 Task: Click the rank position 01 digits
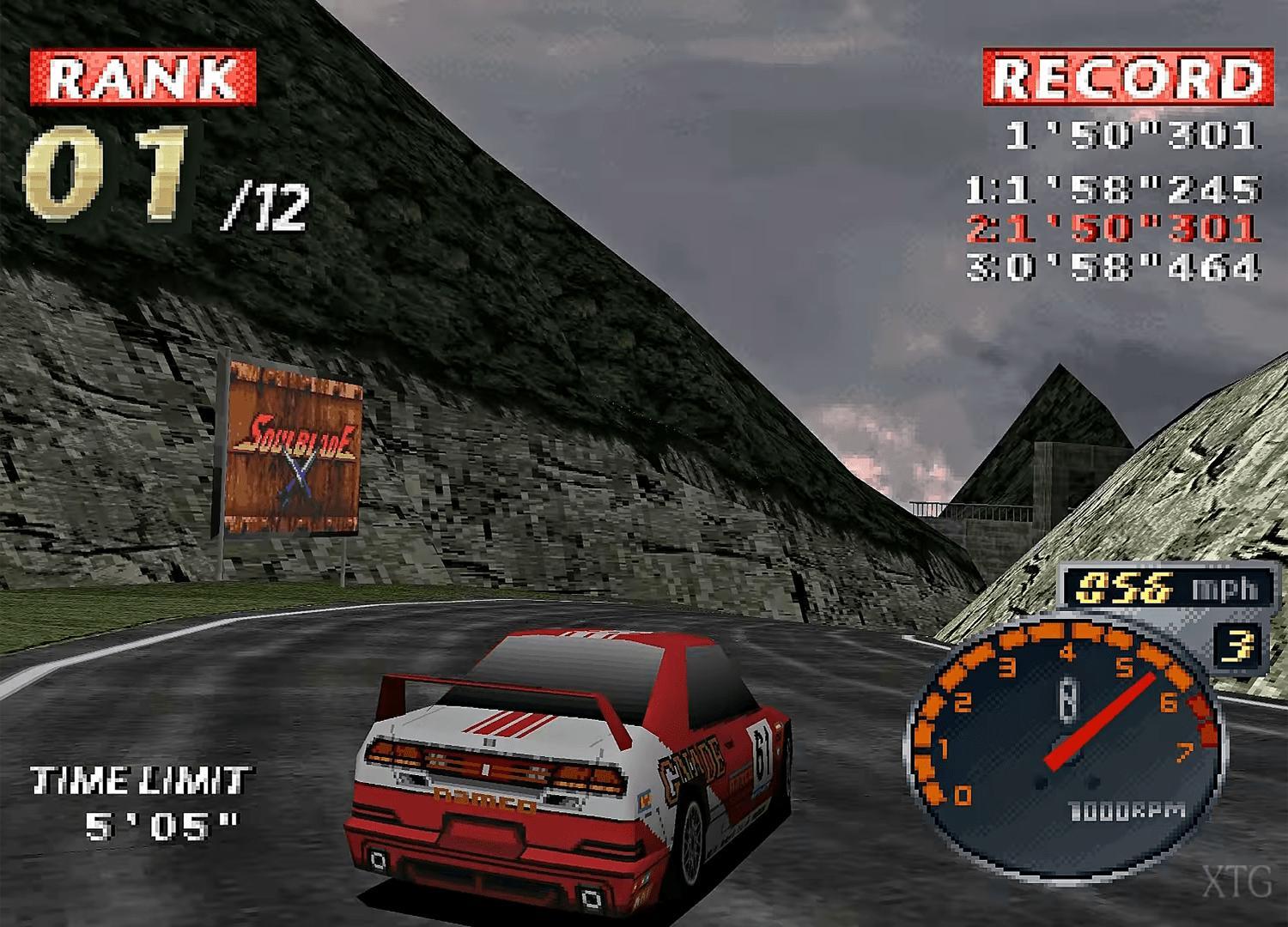103,172
